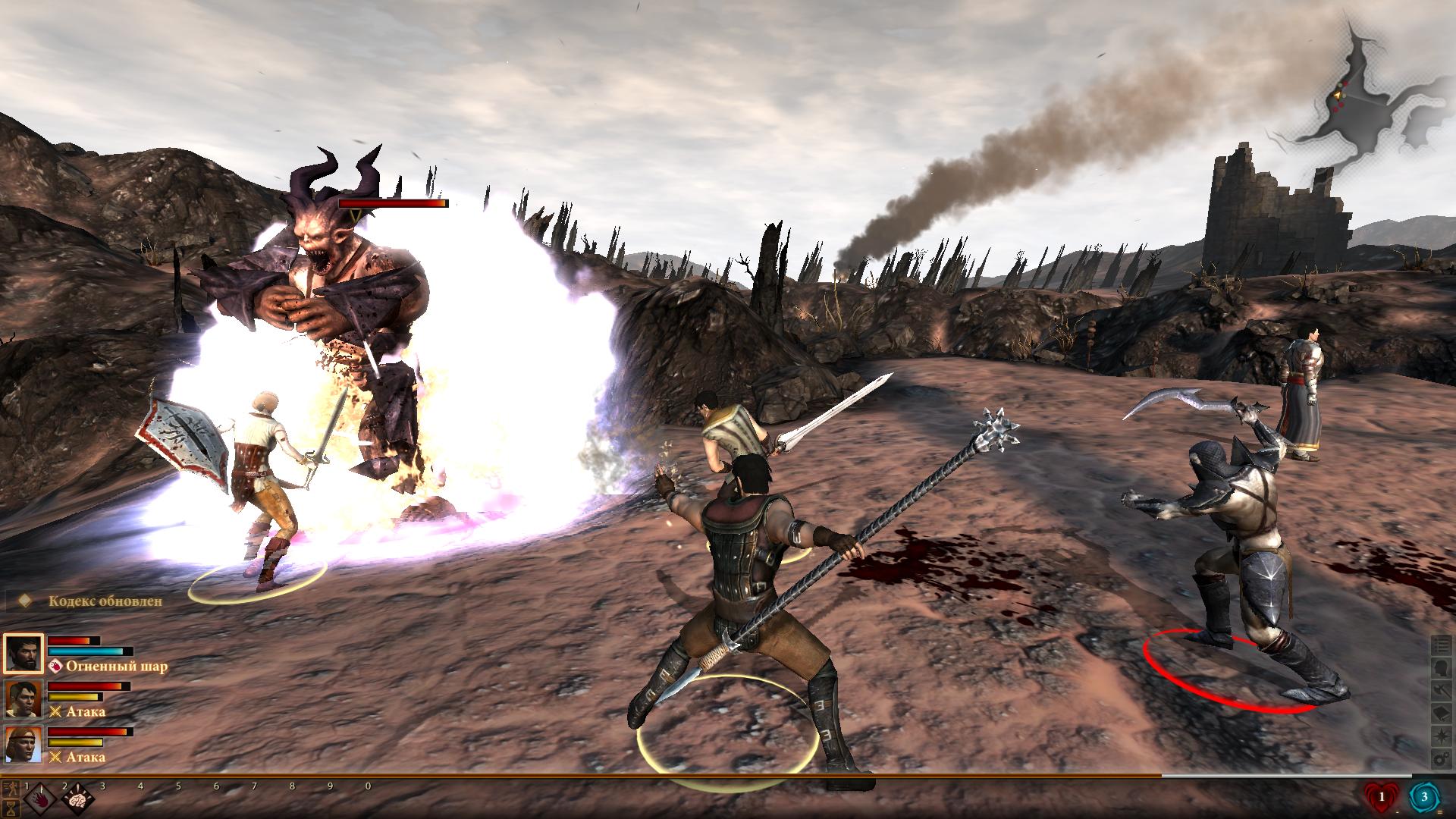
Task: Cast the fireball spell in slot 1
Action: point(40,800)
